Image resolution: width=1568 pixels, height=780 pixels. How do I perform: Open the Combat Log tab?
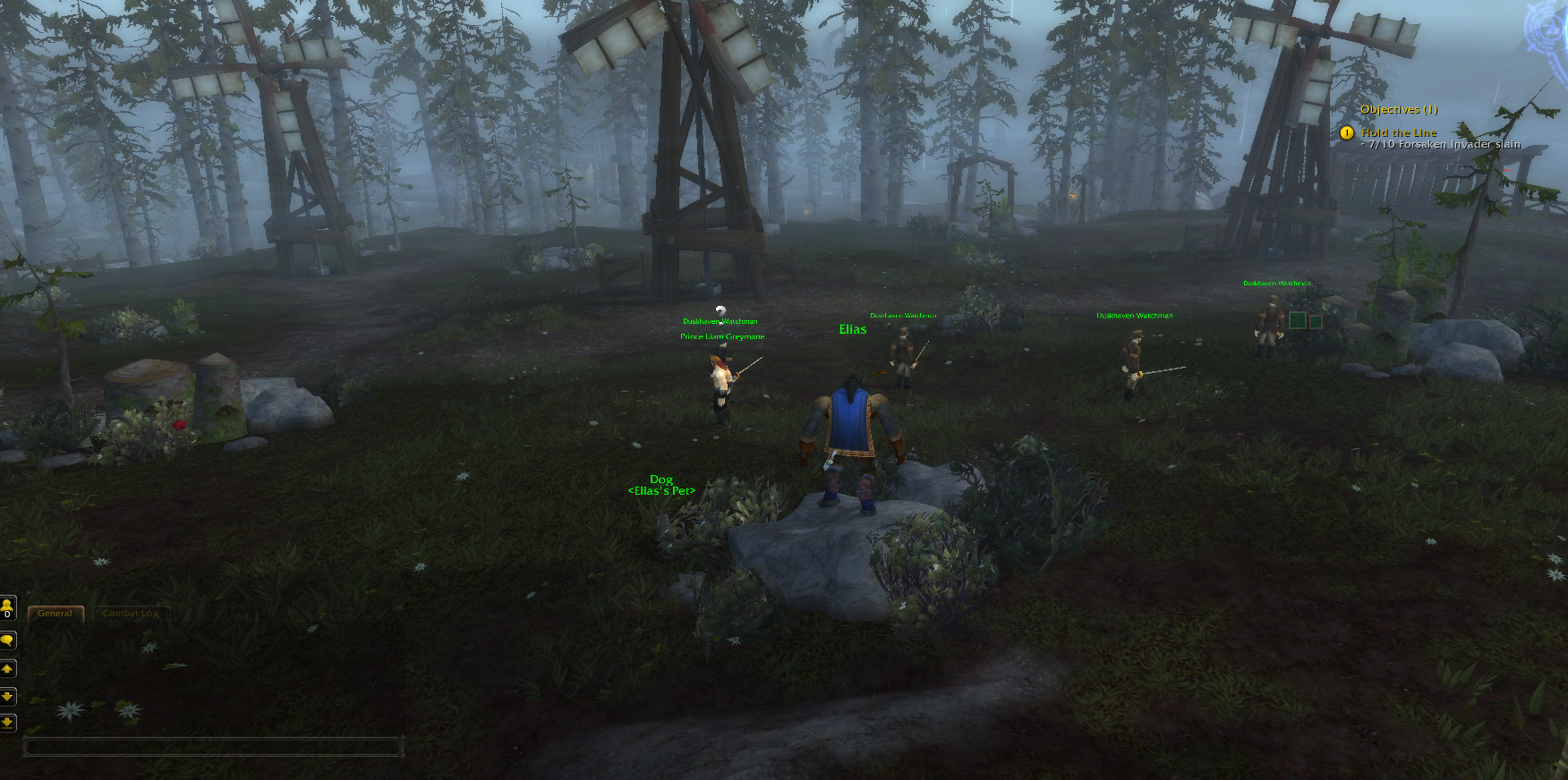coord(131,614)
